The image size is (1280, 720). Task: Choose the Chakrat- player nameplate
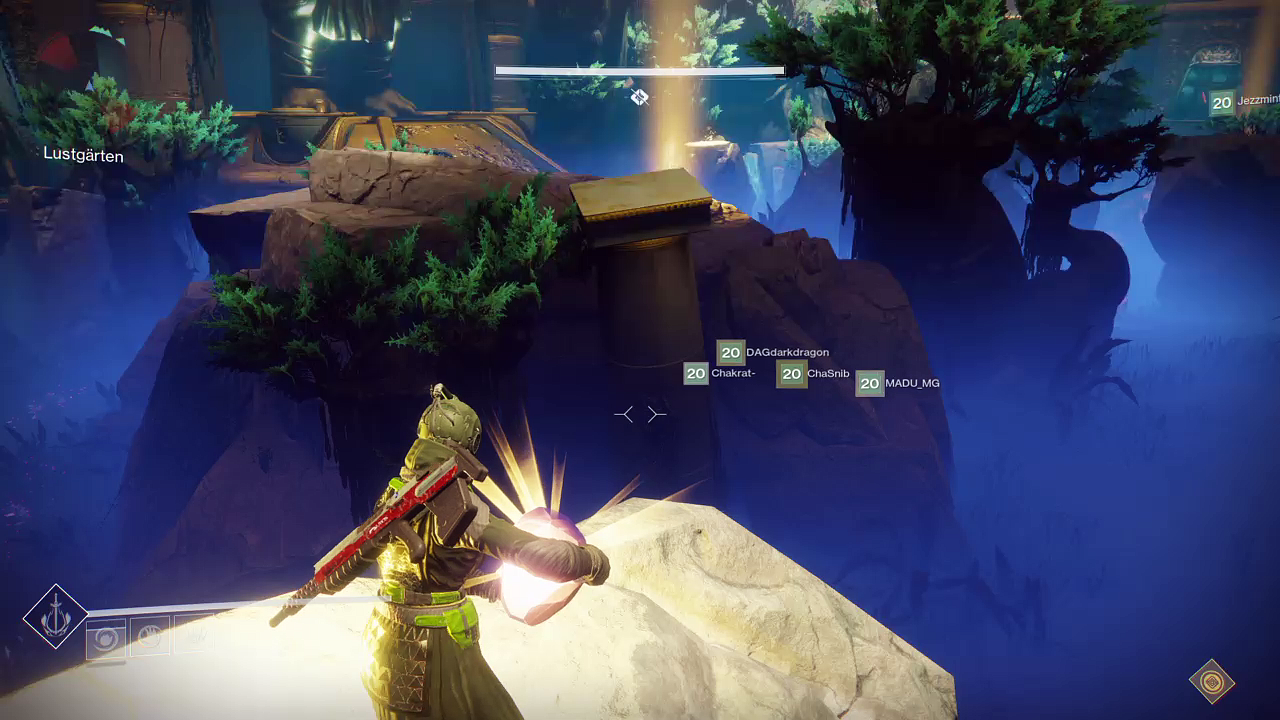[719, 374]
